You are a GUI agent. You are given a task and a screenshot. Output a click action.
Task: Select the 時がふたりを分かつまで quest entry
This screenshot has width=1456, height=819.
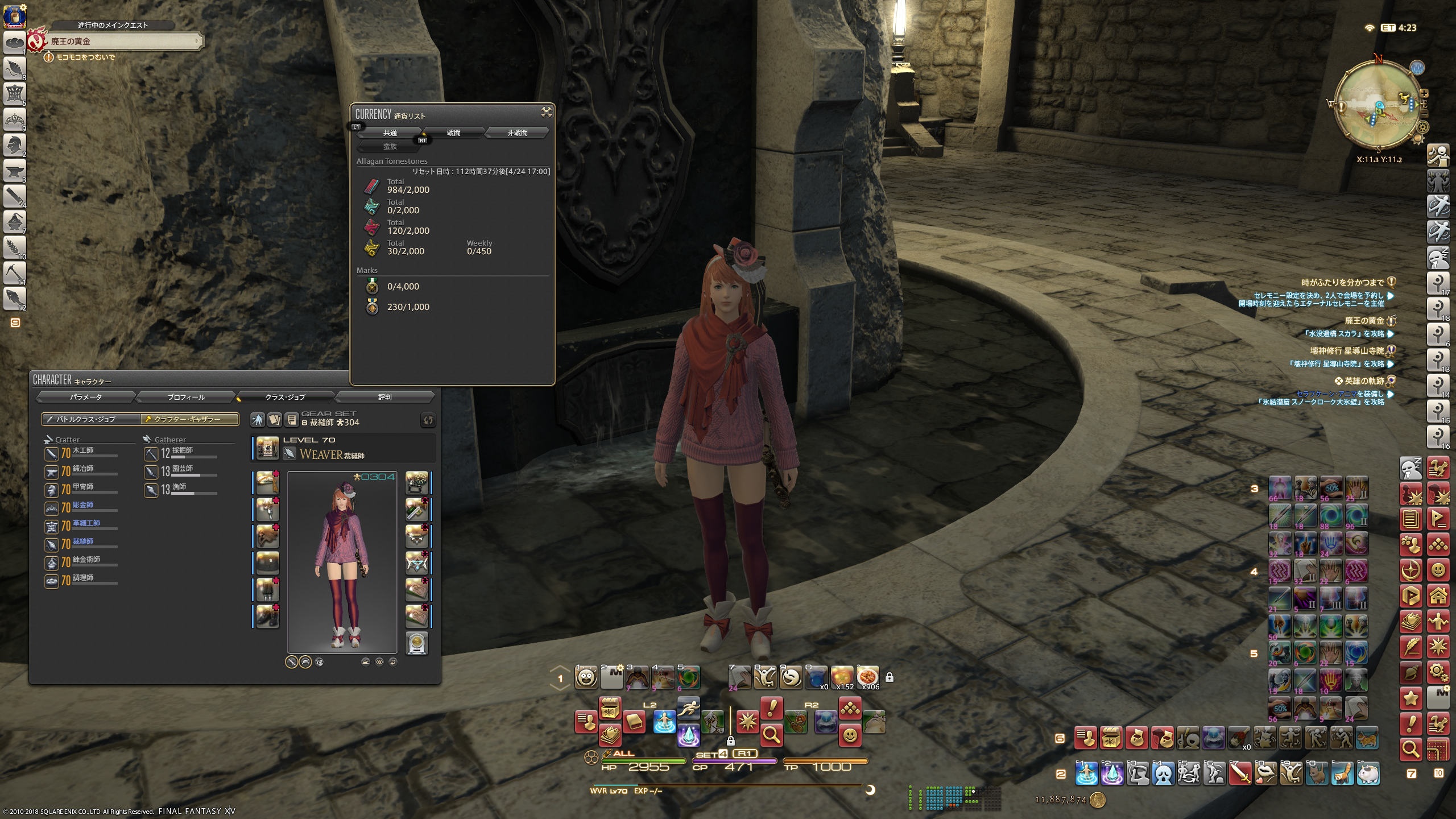pyautogui.click(x=1342, y=282)
